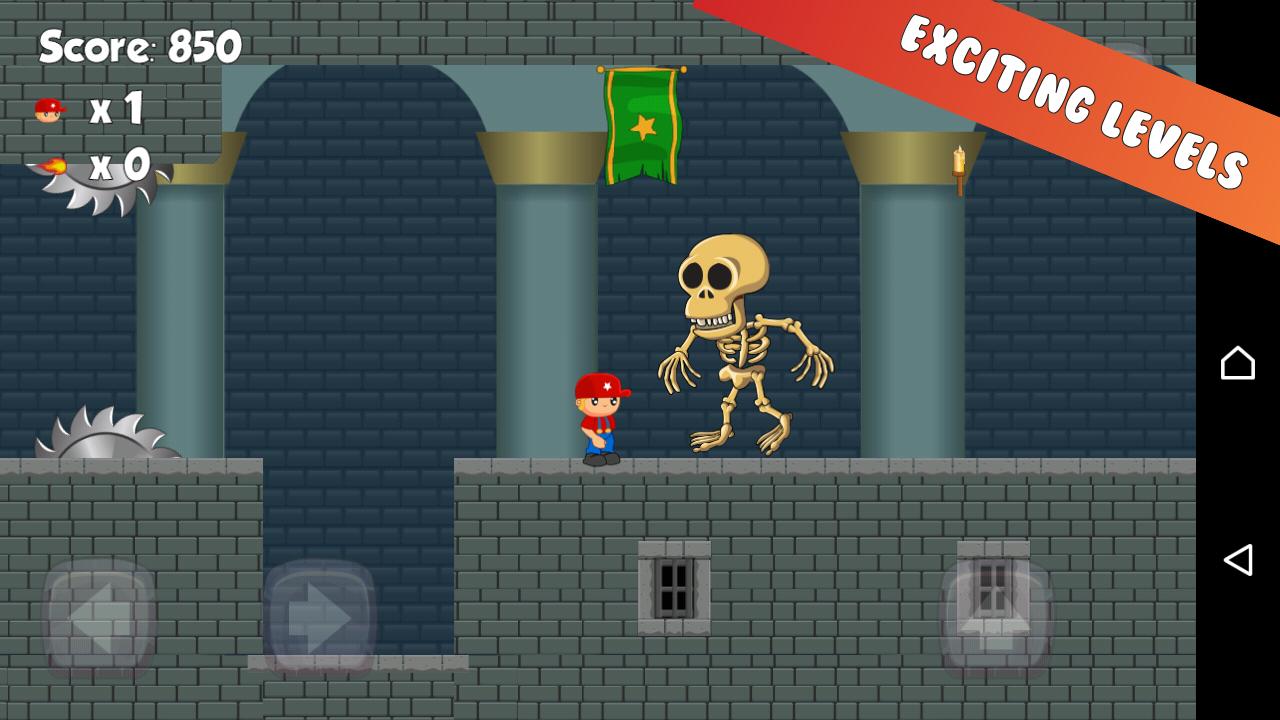
Task: Select the red-capped player character
Action: click(x=598, y=415)
